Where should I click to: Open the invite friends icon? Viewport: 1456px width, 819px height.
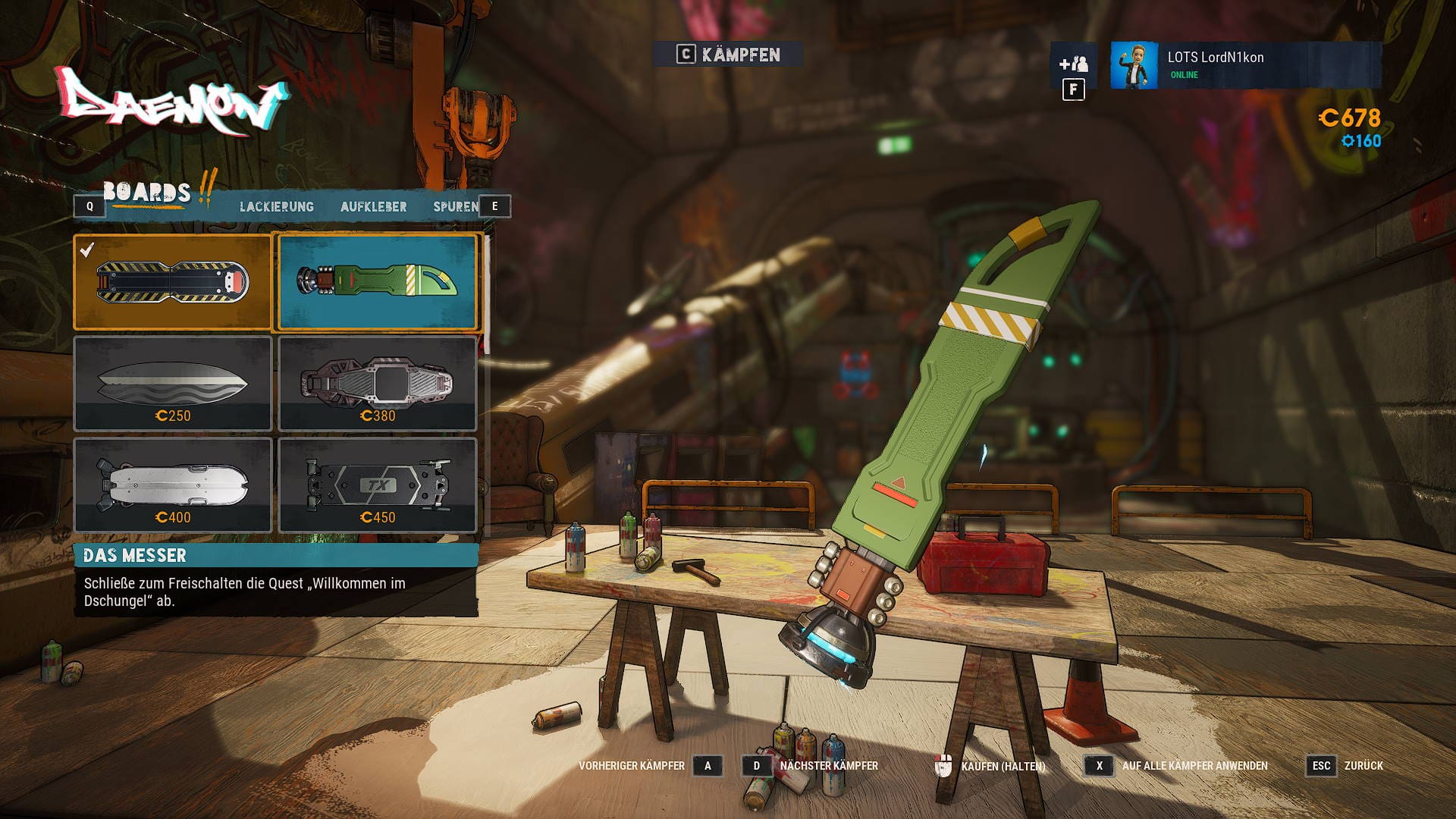(1073, 64)
